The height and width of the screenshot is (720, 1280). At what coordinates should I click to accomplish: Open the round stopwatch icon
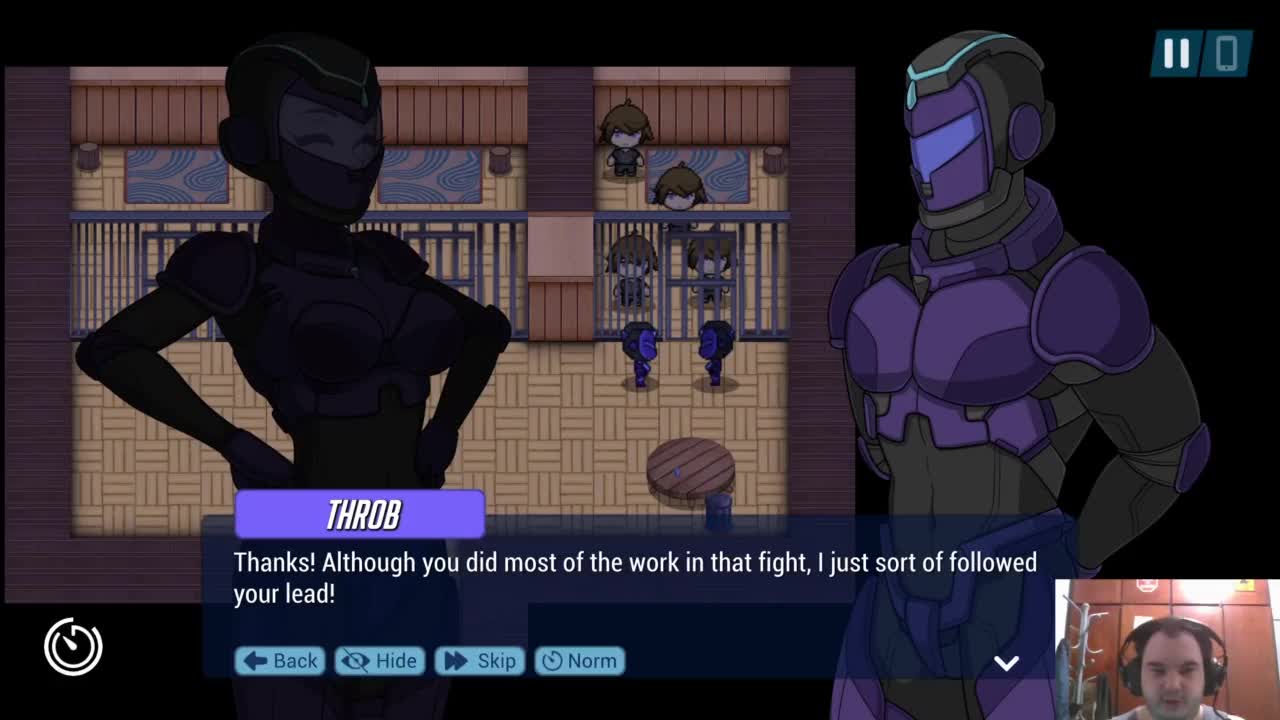tap(73, 646)
